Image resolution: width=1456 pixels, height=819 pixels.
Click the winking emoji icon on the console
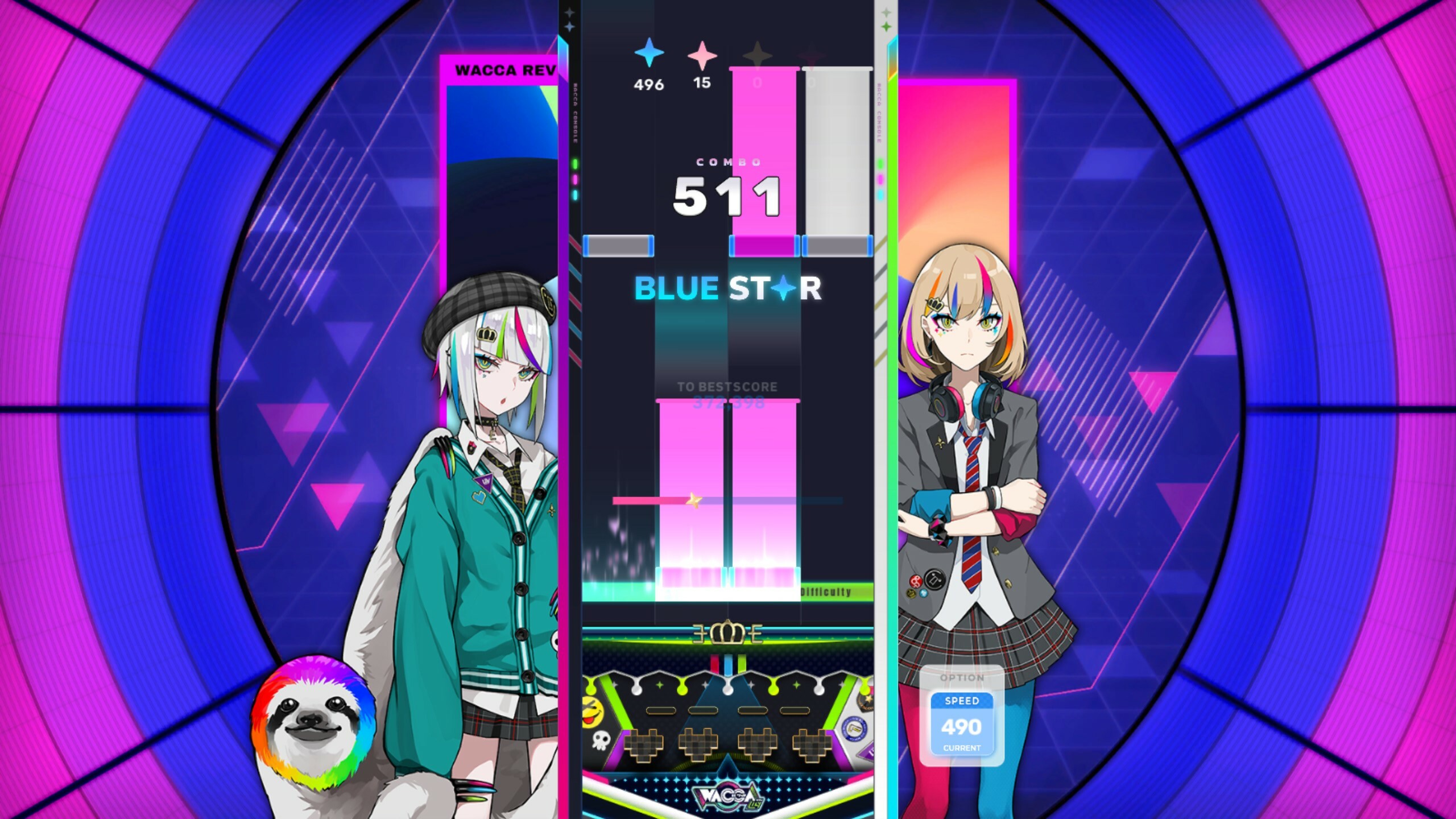coord(591,711)
